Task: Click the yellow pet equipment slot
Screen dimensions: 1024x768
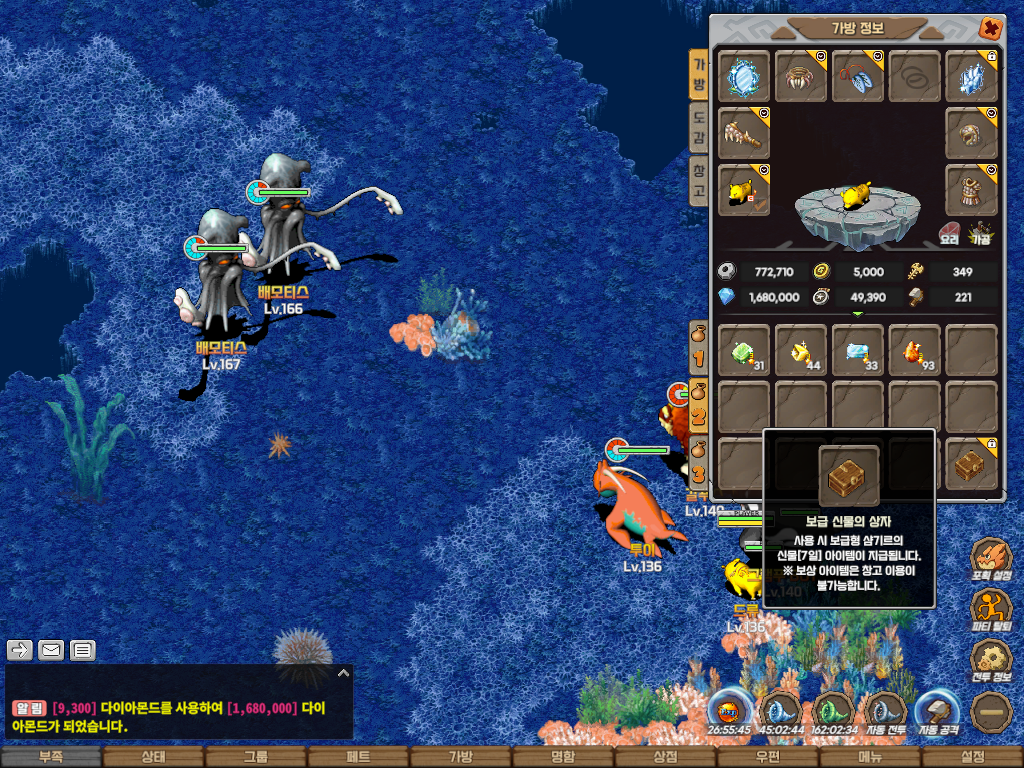Action: pos(743,190)
